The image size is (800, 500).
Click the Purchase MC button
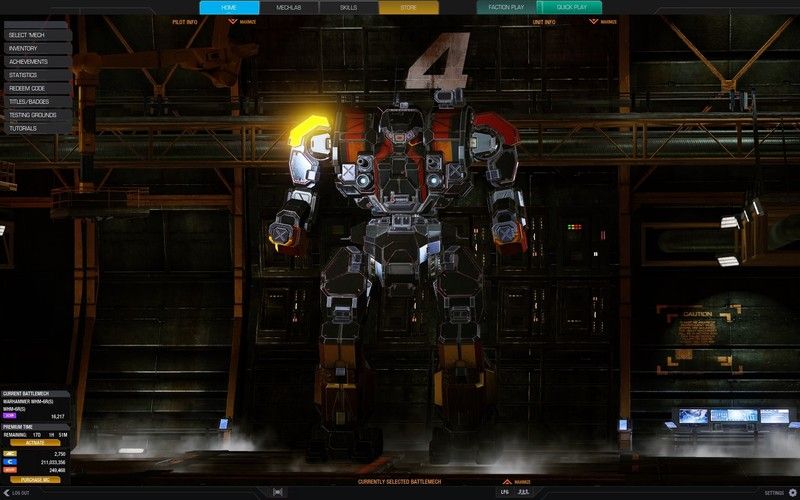[x=35, y=479]
